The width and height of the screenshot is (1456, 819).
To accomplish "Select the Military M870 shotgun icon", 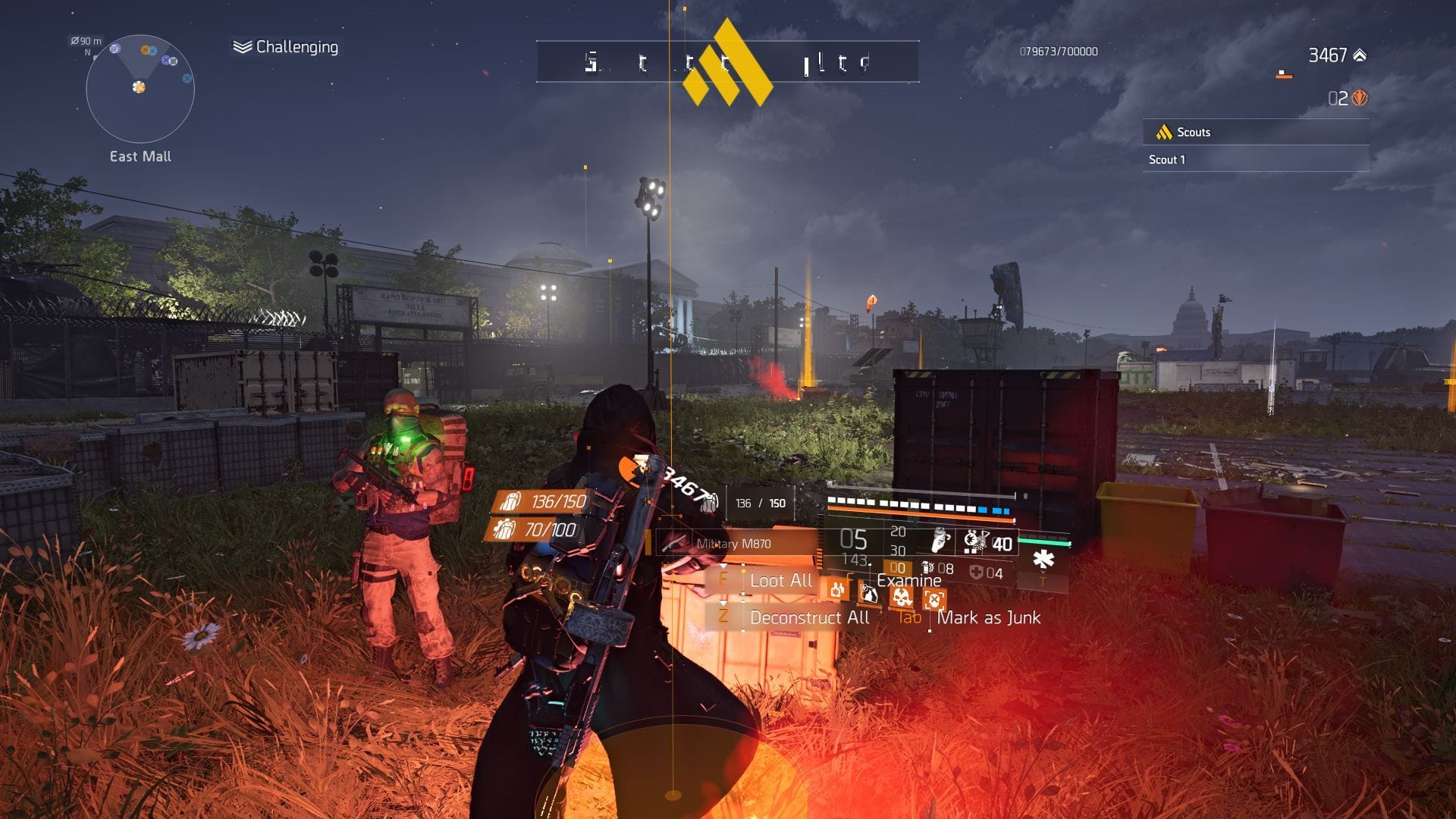I will 672,541.
